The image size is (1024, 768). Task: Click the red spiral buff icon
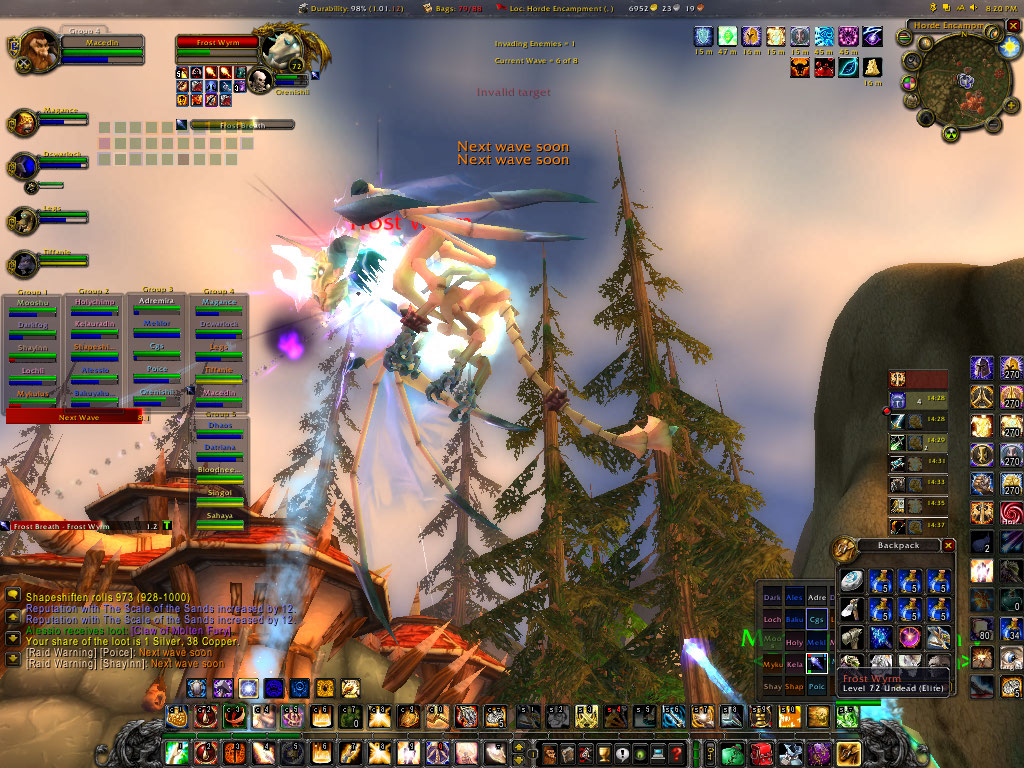(1011, 512)
